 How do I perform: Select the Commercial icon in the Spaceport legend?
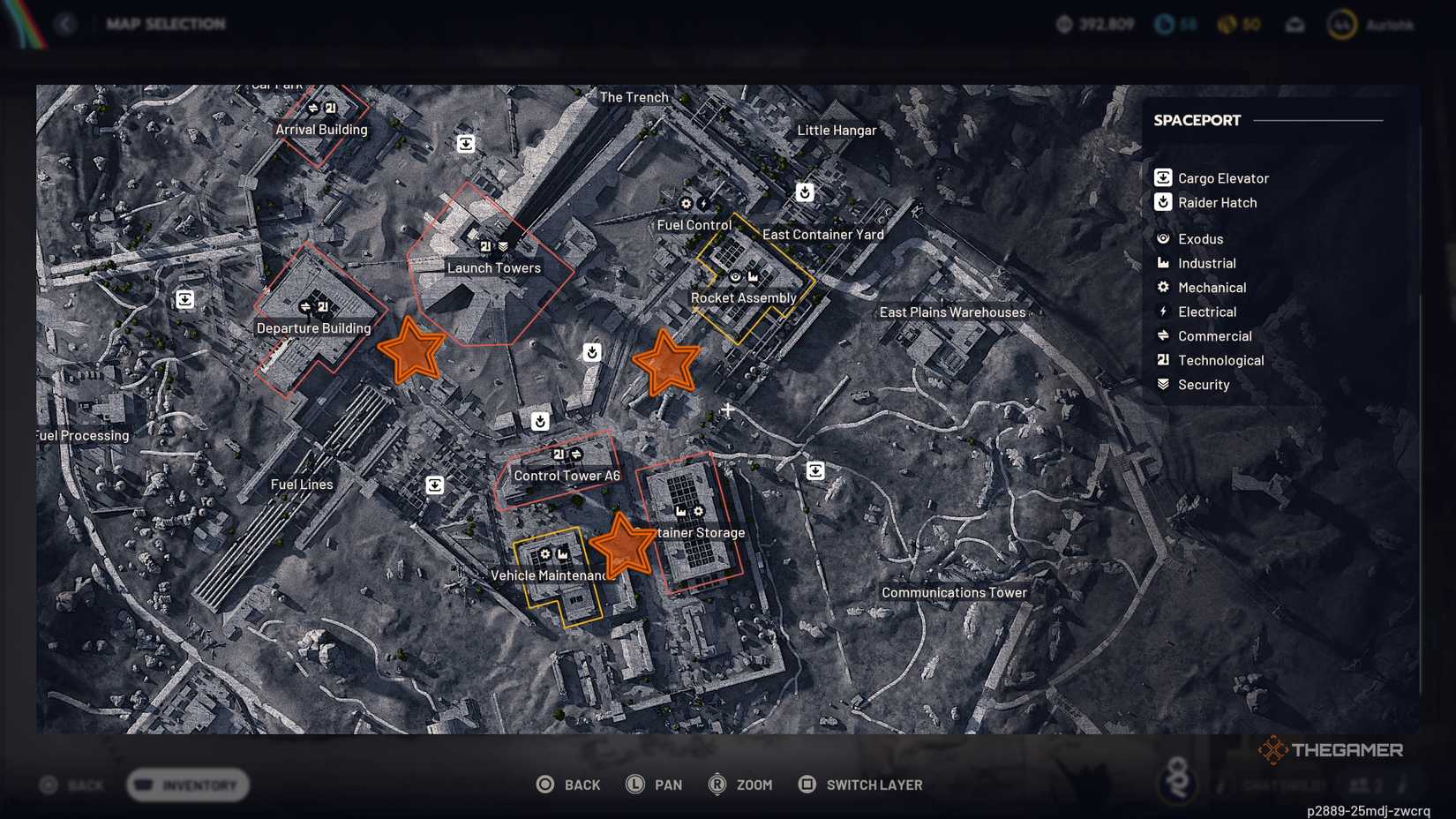[1163, 335]
